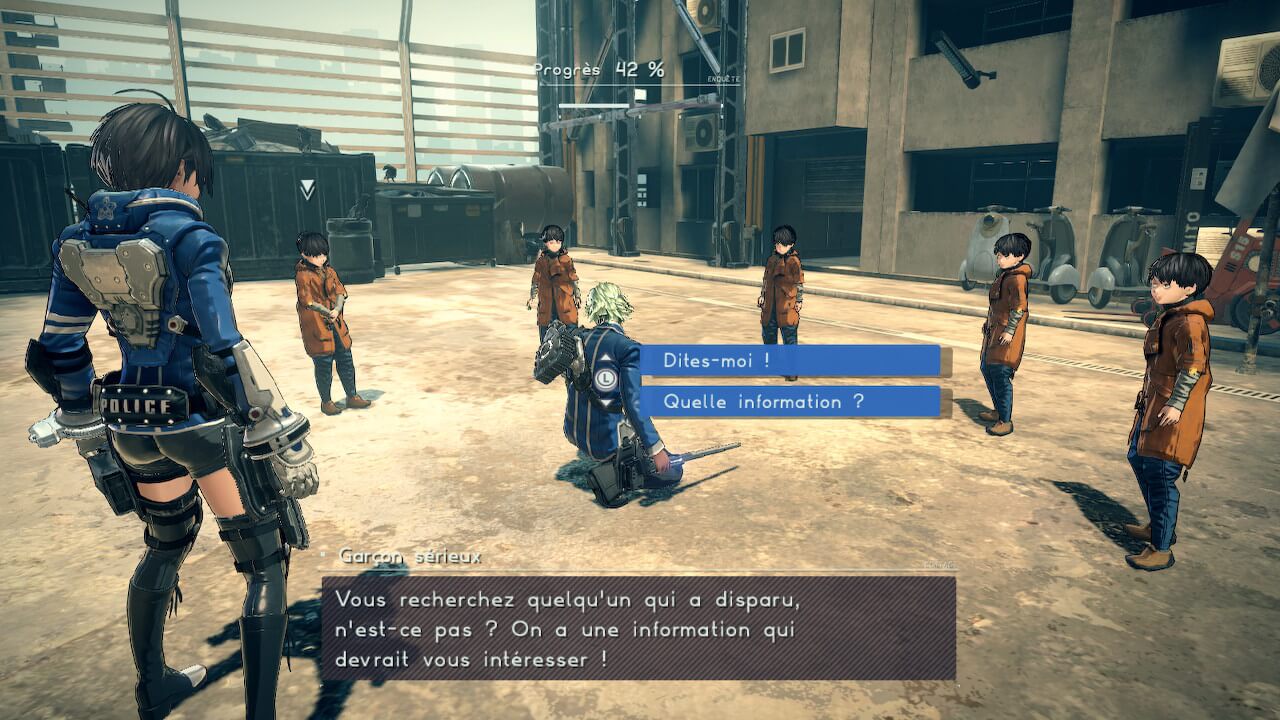Choose the "Dites-moi !" reply
The height and width of the screenshot is (720, 1280).
pyautogui.click(x=790, y=361)
